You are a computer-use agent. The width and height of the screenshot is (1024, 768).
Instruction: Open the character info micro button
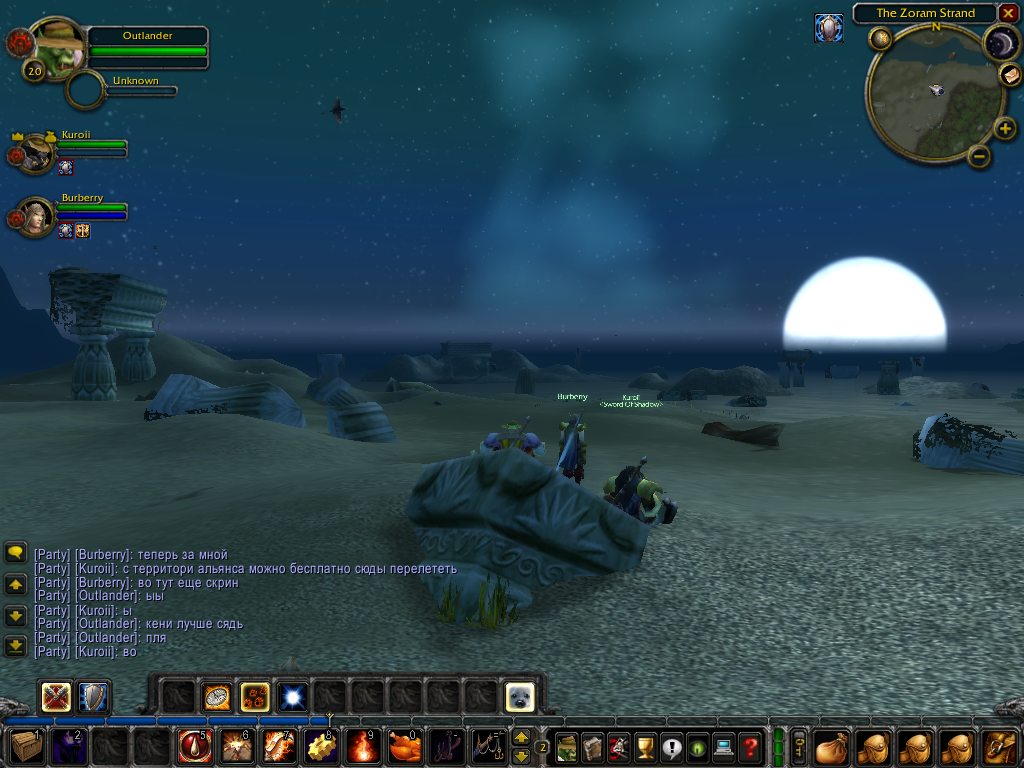coord(567,746)
